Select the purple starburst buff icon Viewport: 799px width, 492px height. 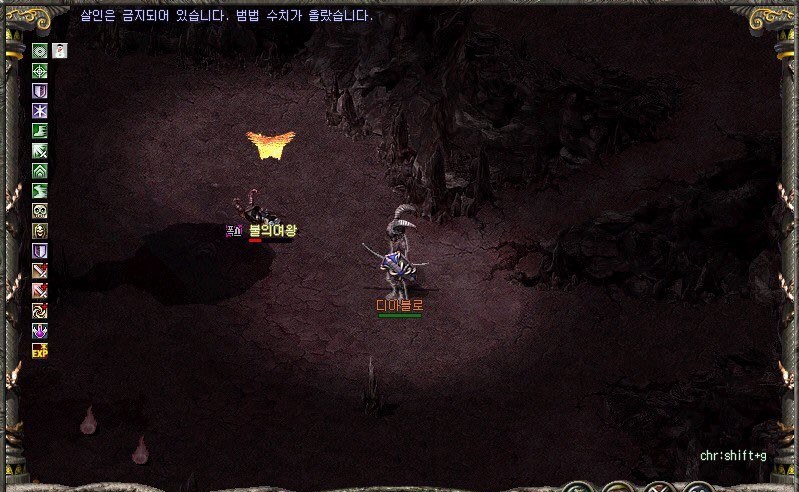(x=40, y=111)
